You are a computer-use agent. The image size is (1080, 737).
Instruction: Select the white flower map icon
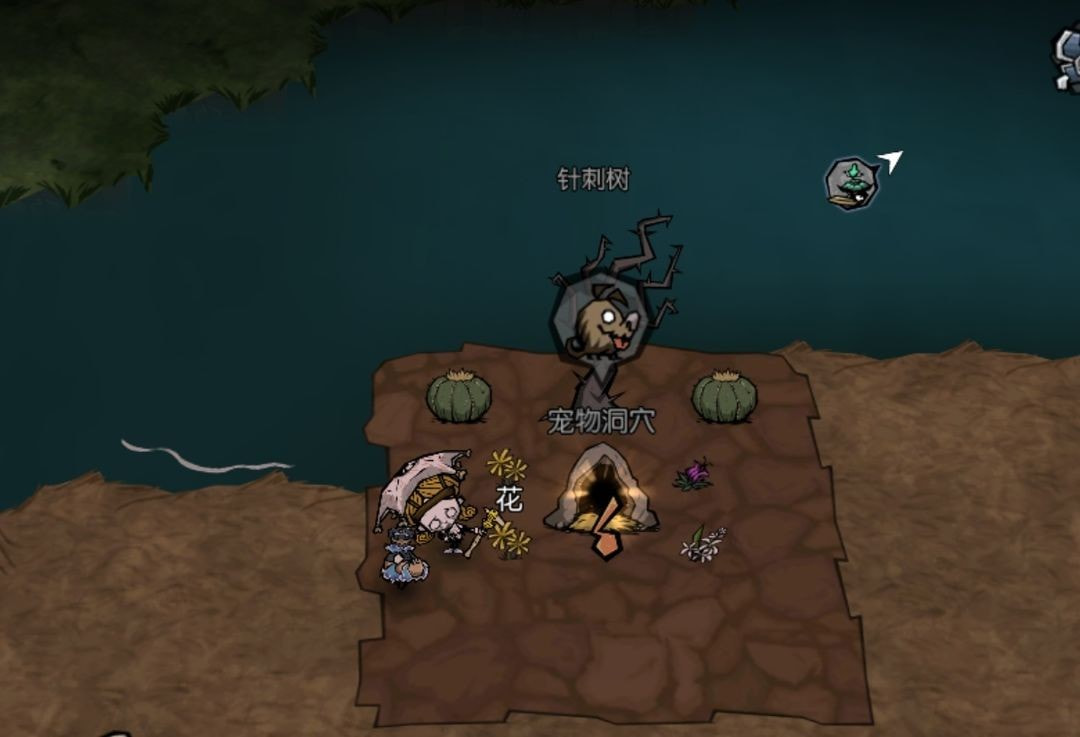[x=703, y=544]
